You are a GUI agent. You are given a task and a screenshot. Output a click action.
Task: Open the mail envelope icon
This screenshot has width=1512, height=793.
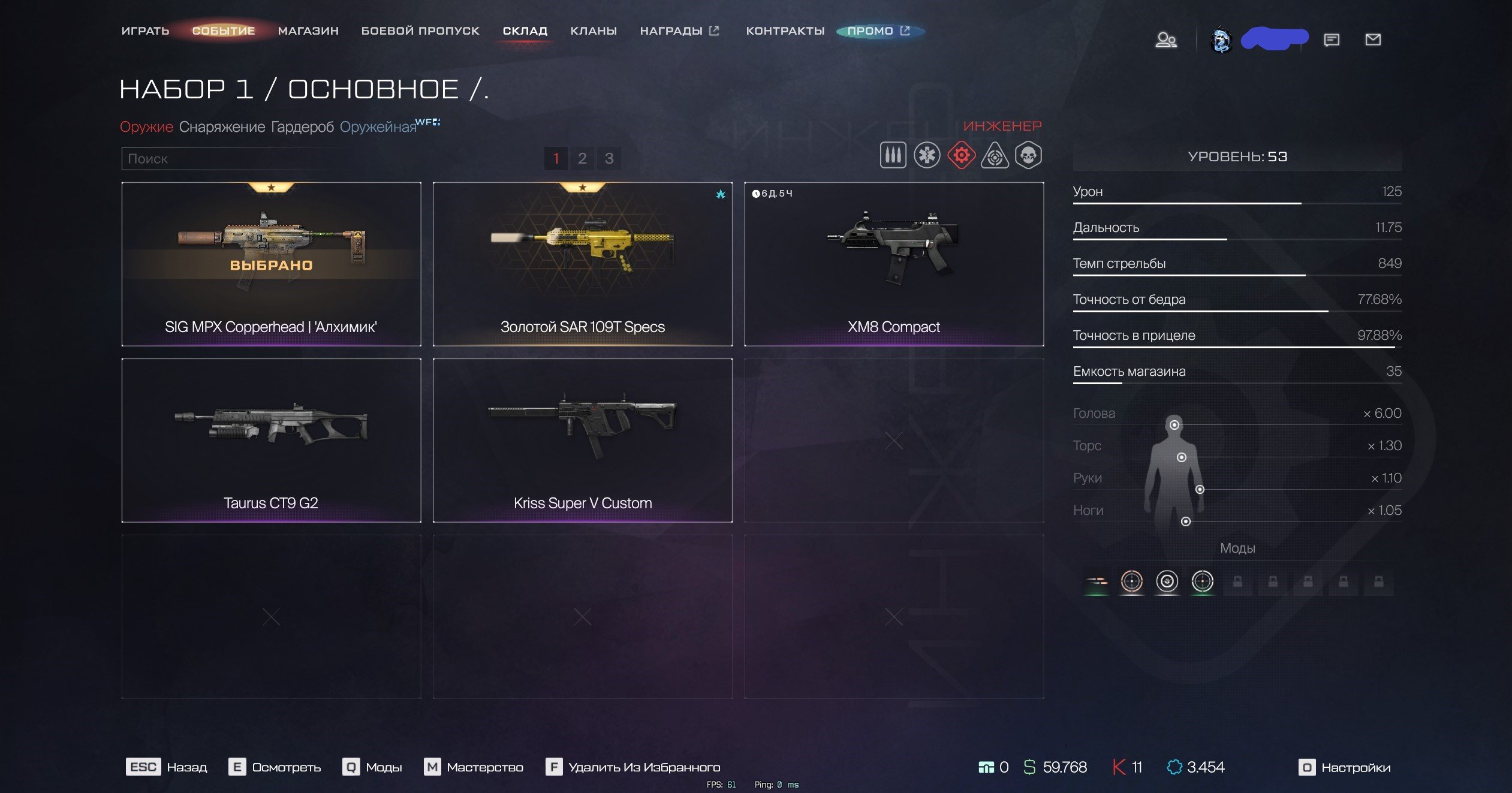(1373, 40)
